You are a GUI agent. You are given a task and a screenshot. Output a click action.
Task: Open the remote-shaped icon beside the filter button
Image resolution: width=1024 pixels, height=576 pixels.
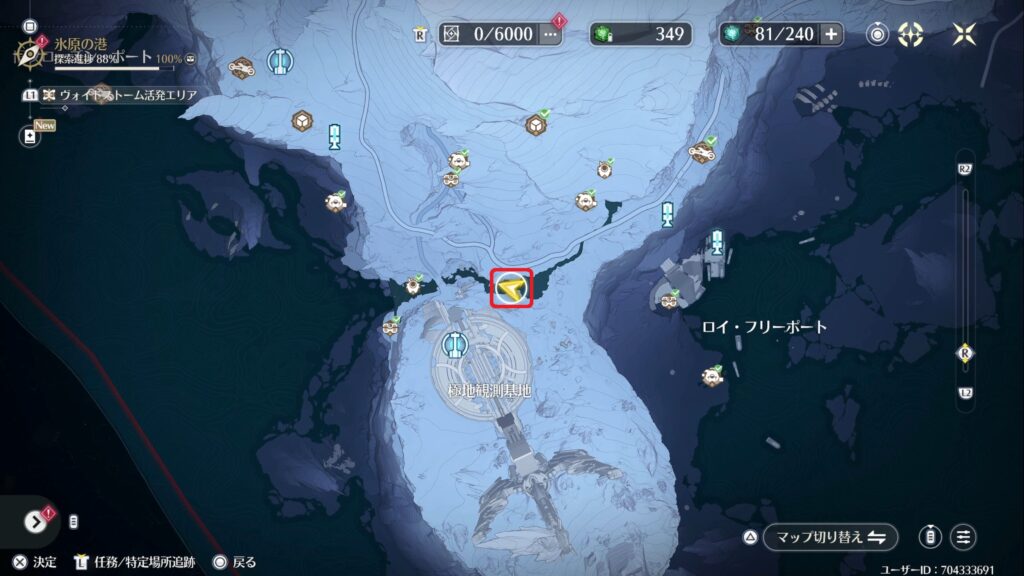(930, 537)
